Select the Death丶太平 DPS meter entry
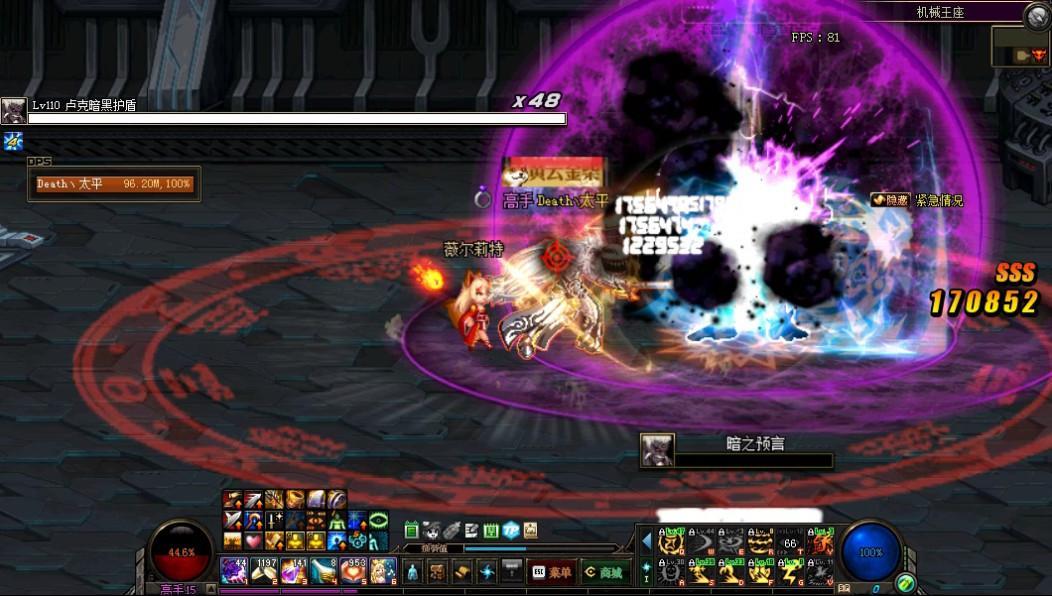 [x=114, y=184]
